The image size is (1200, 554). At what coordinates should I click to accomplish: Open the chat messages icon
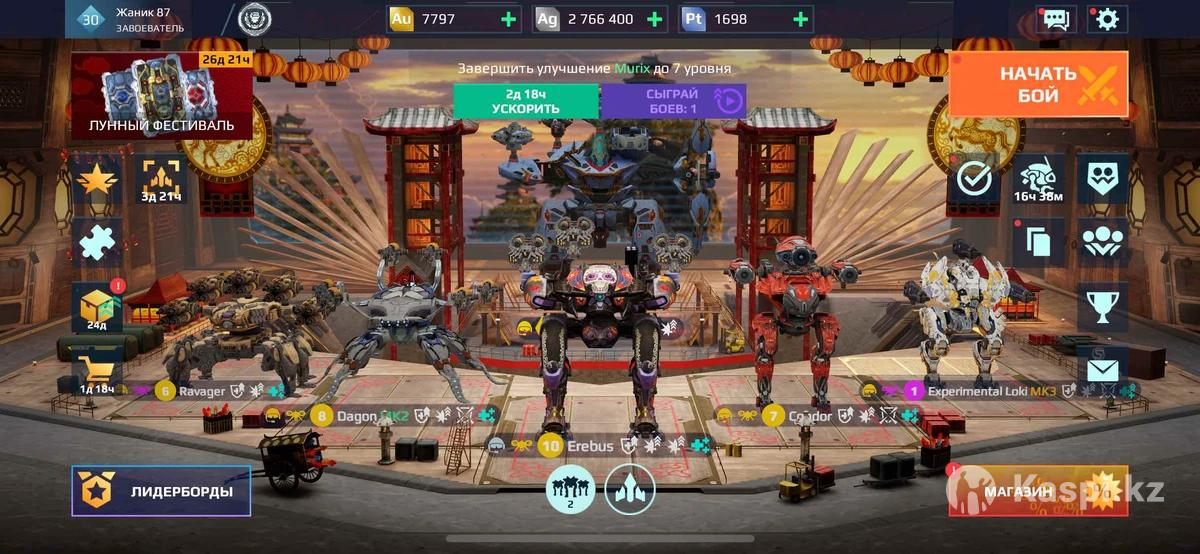click(x=1055, y=19)
